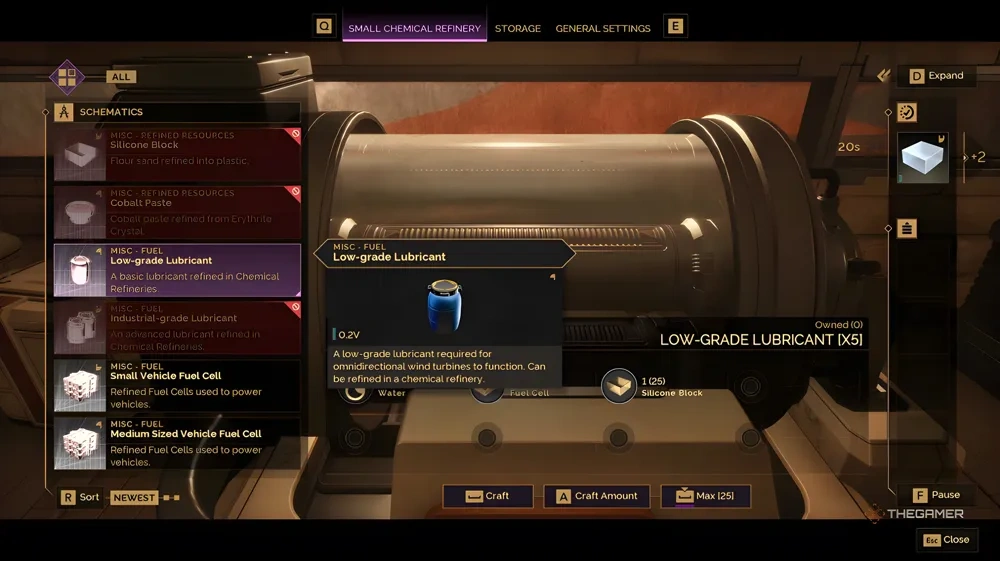
Task: Collapse the Schematics section header
Action: 110,112
